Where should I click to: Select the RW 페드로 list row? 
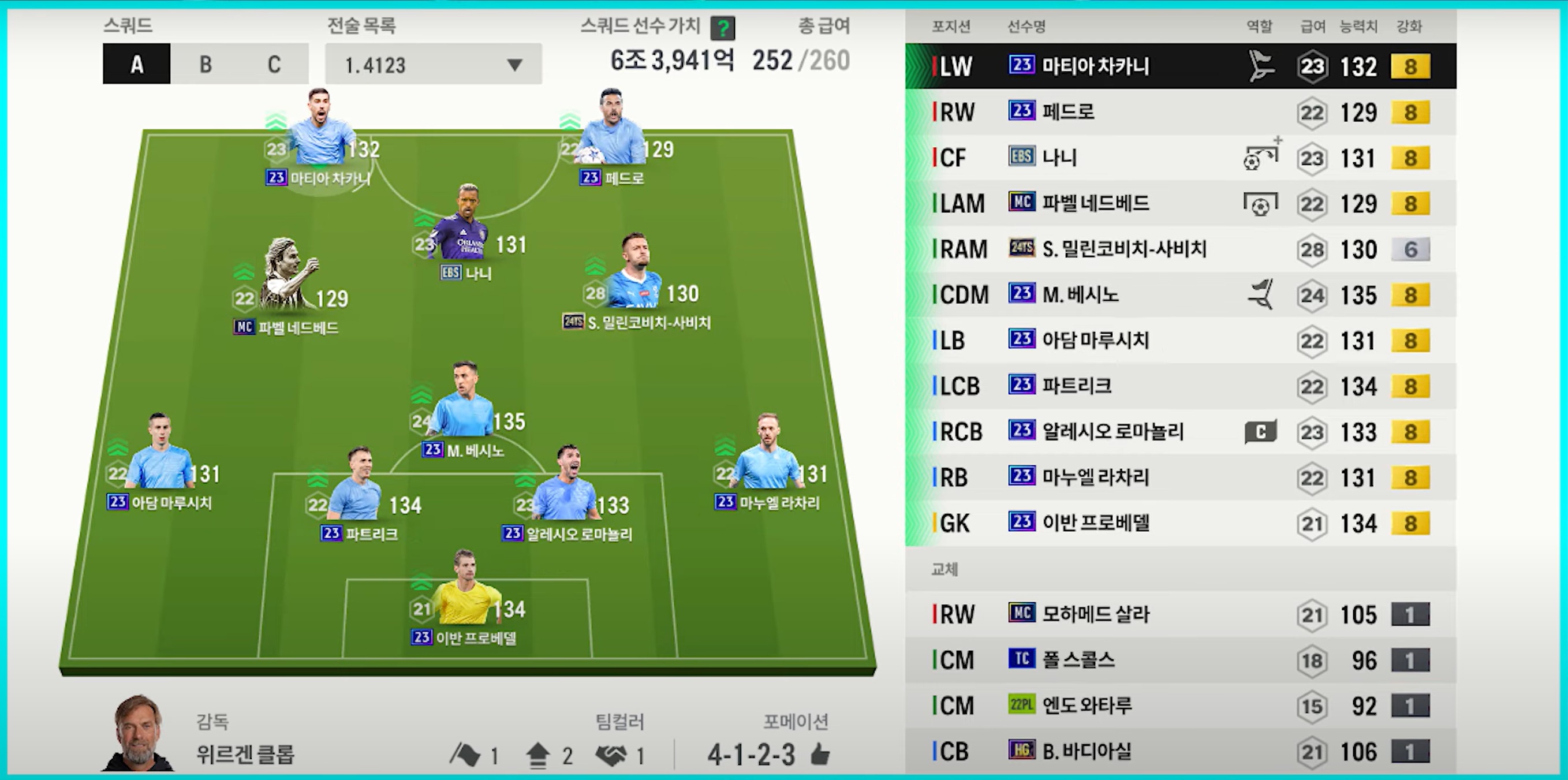pos(1179,112)
